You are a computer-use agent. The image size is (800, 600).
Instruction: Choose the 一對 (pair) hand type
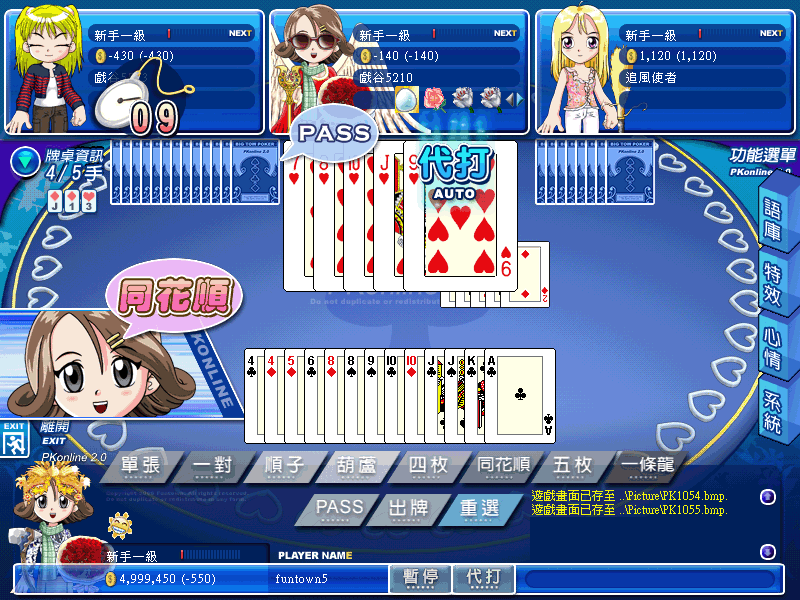click(x=213, y=467)
